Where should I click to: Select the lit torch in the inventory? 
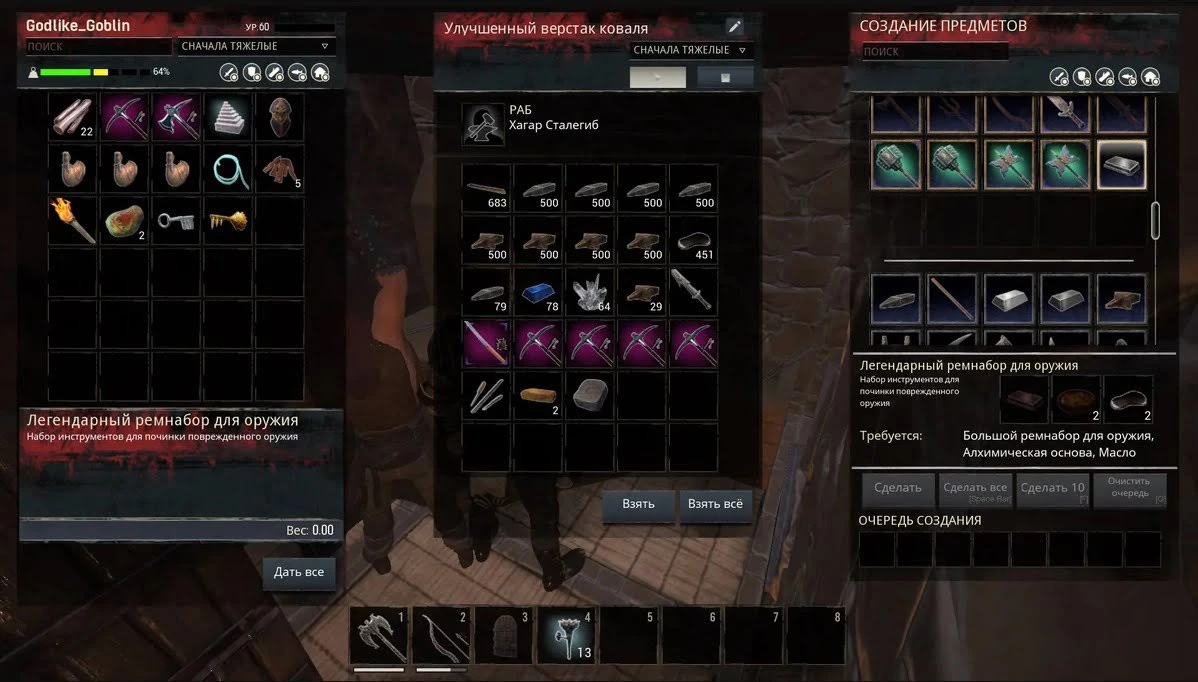coord(74,220)
